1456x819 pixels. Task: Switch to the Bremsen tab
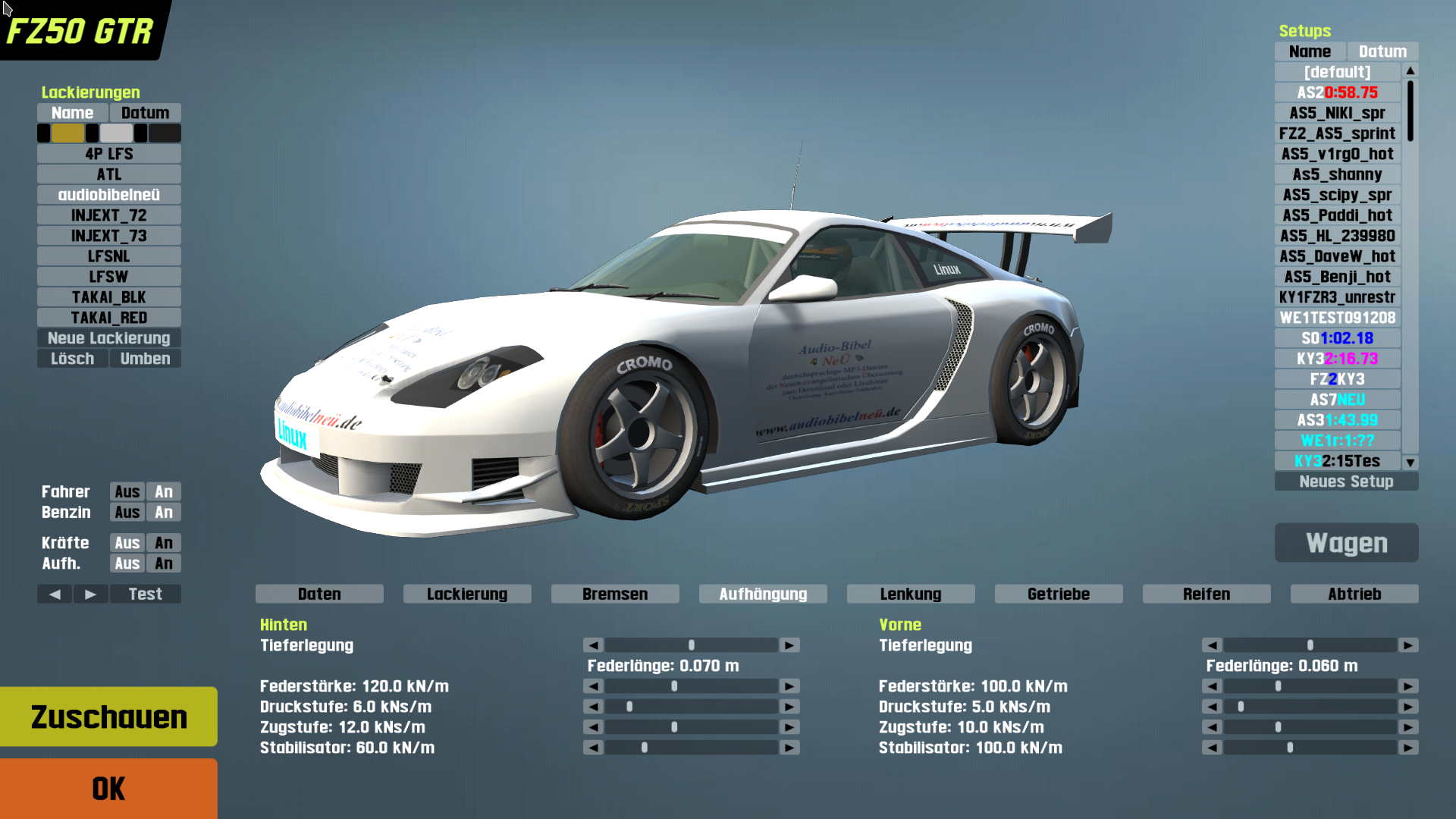tap(615, 594)
